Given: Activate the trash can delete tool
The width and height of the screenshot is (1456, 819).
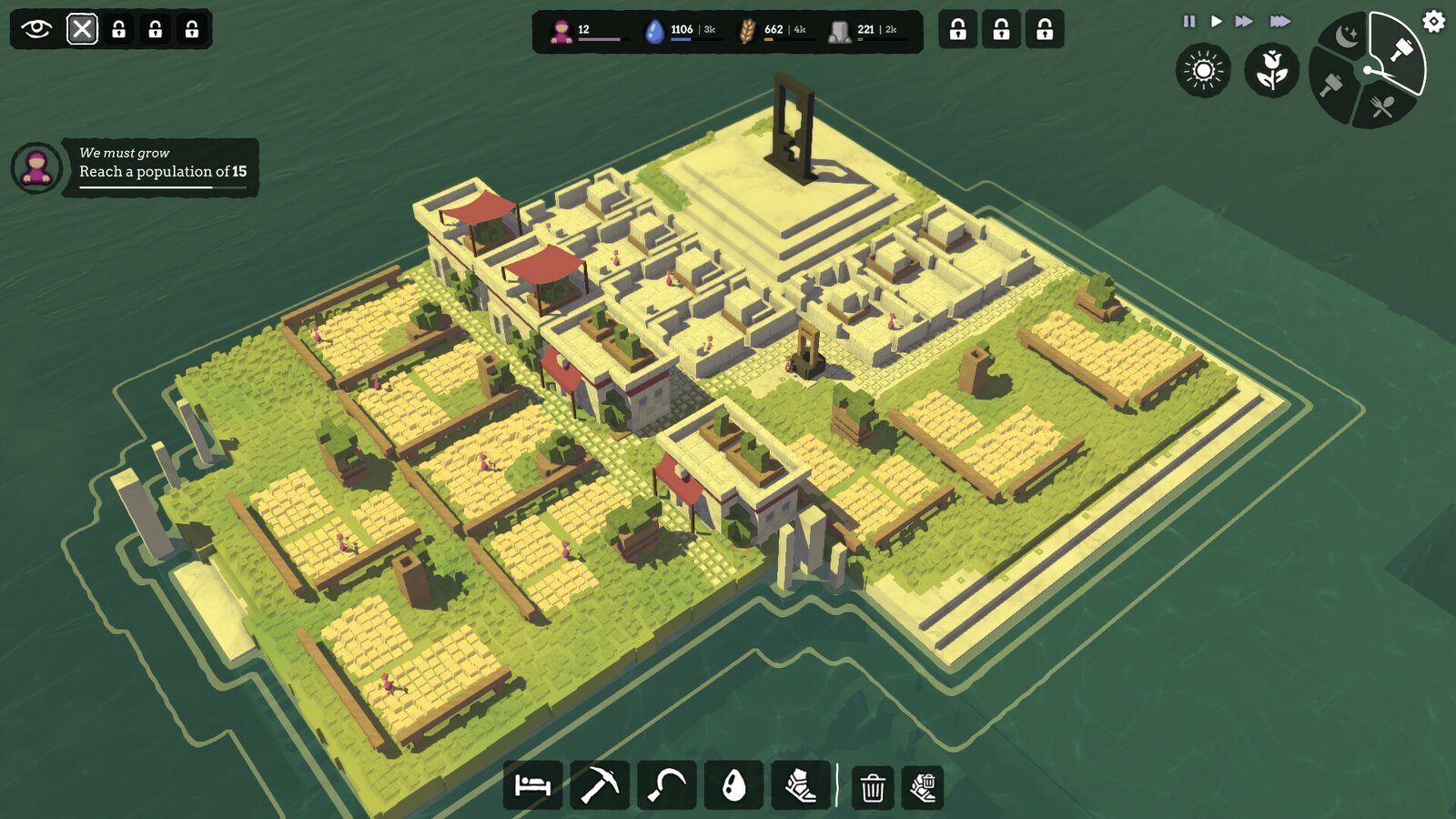Looking at the screenshot, I should pos(873,787).
